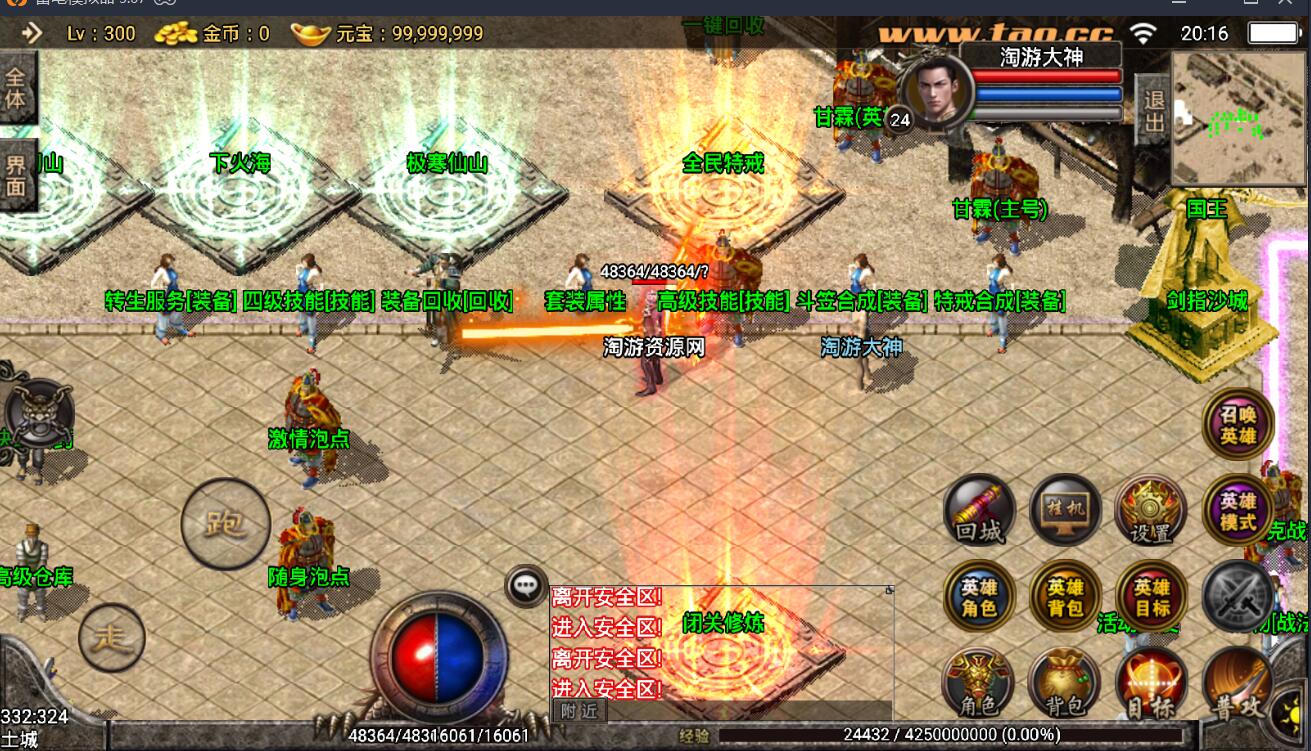Click the 退出 exit button
Screen dimensions: 1311x751
click(x=1154, y=110)
